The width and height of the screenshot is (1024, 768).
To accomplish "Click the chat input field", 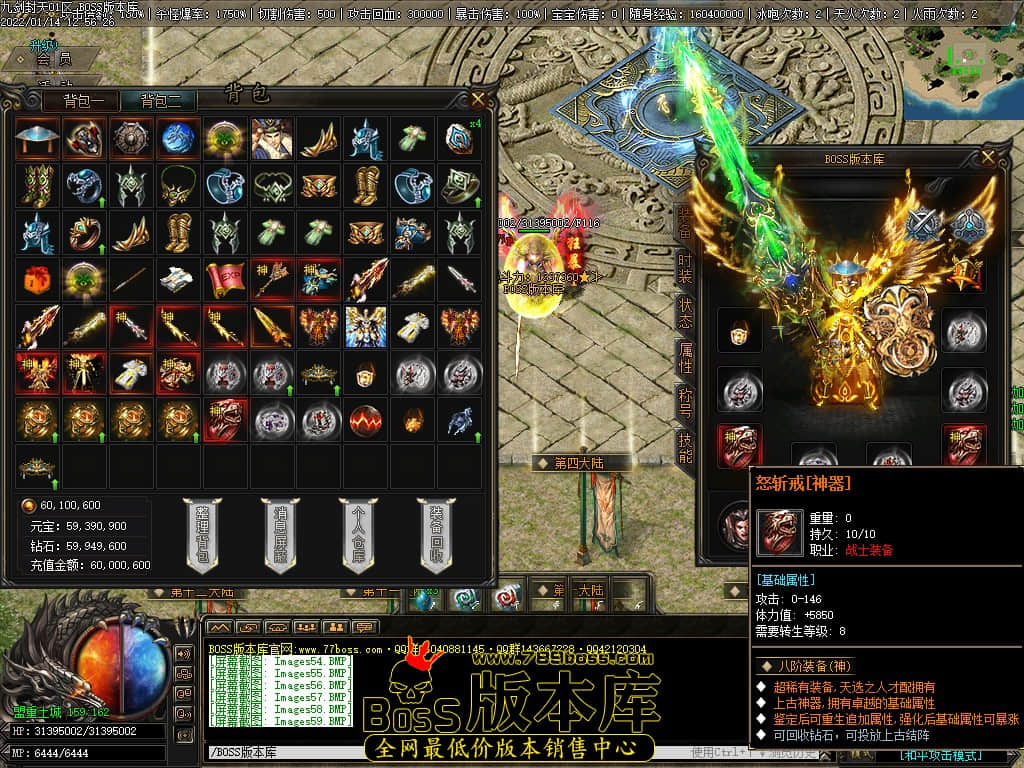I will [450, 752].
